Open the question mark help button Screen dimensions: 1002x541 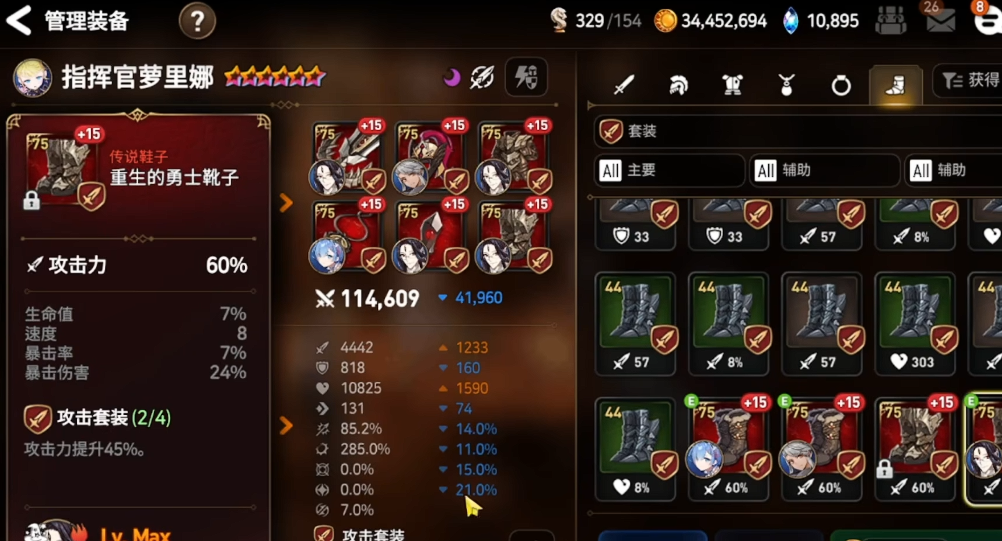[x=197, y=21]
